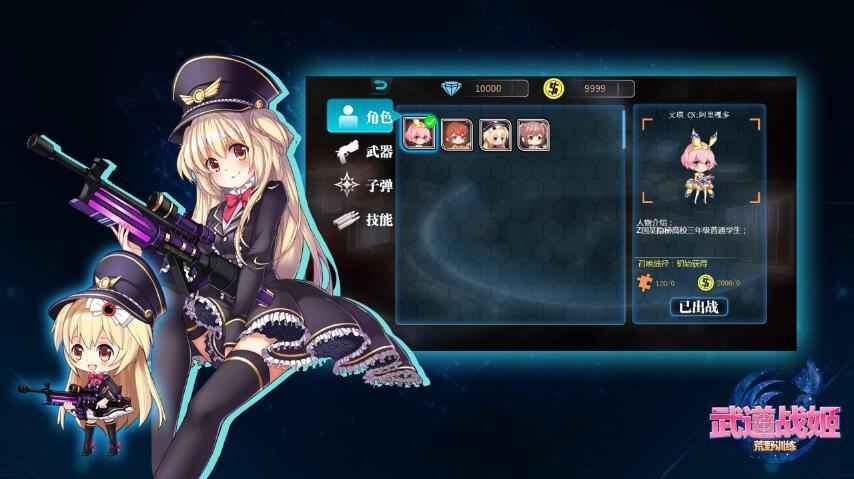Pick the blonde character with dark cap
Viewport: 854px width, 479px height.
[495, 135]
